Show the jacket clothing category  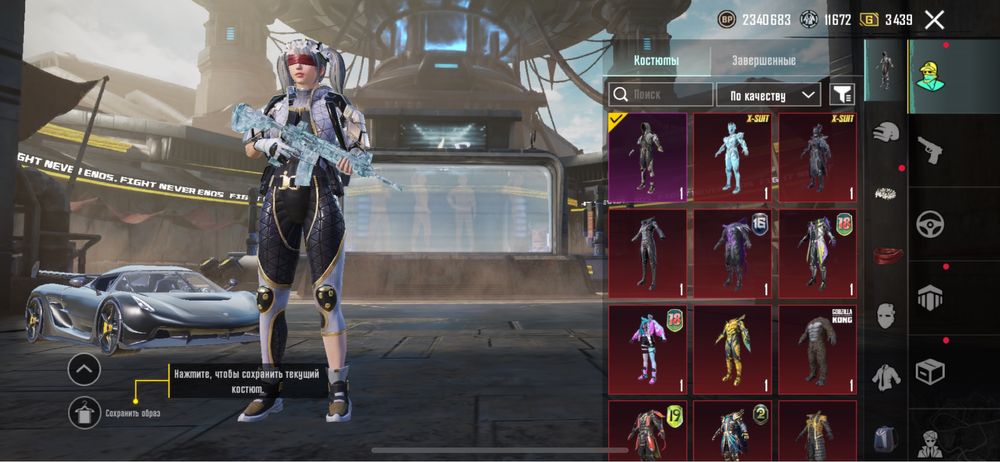coord(885,377)
